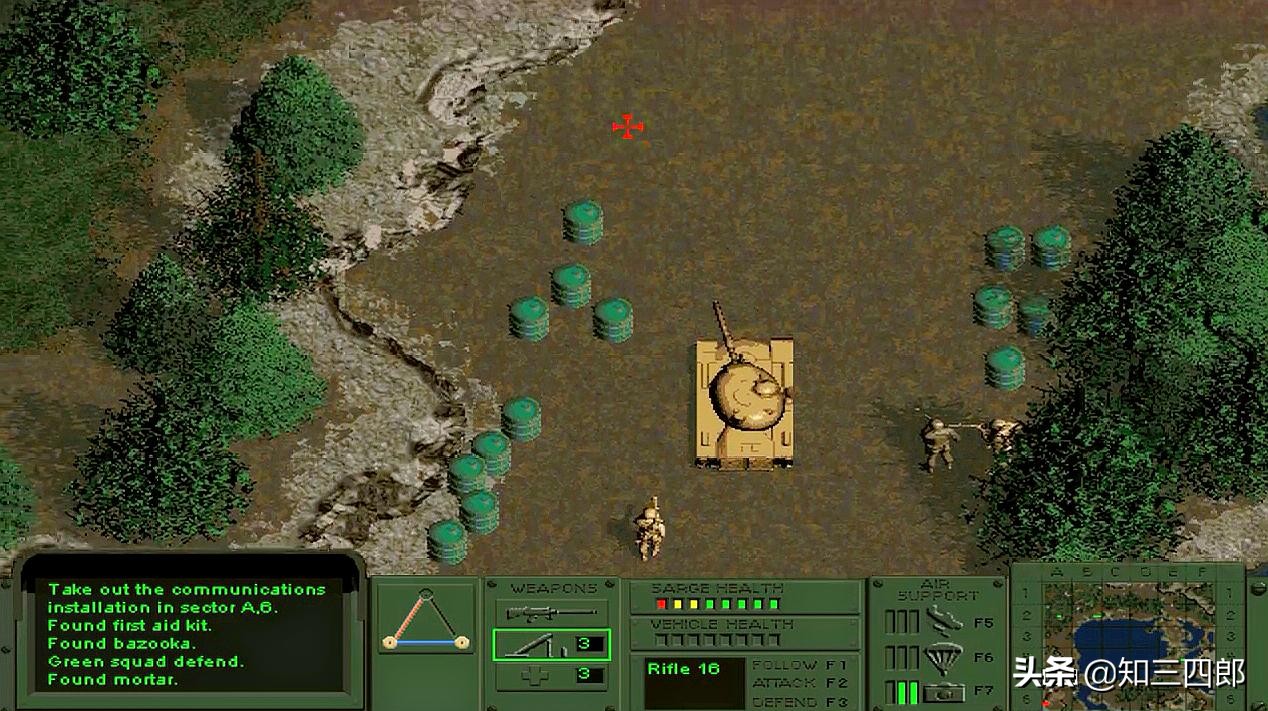Issue the Attack squad command

[x=799, y=683]
